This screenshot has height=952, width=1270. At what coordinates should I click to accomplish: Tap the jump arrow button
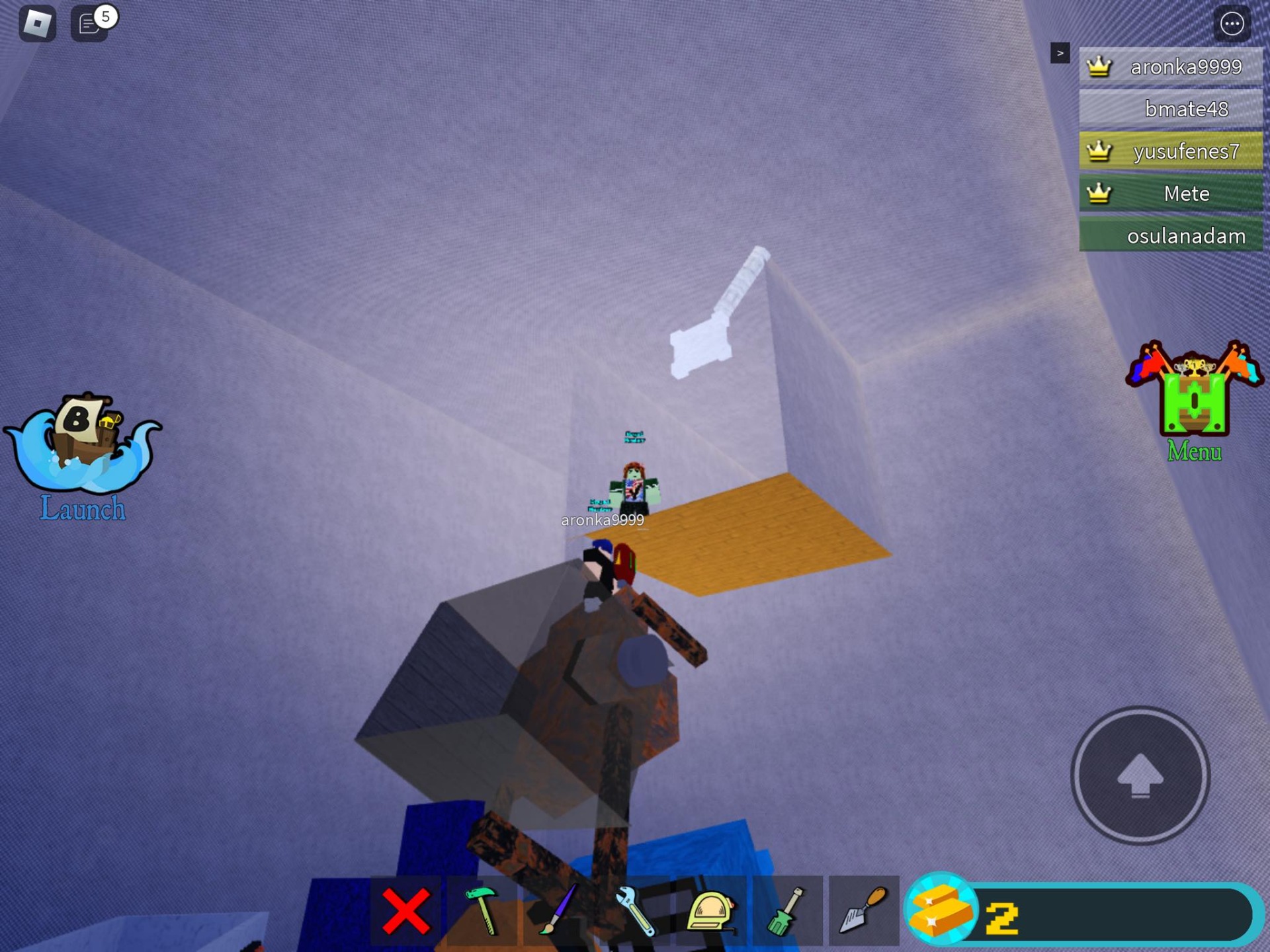(1140, 775)
